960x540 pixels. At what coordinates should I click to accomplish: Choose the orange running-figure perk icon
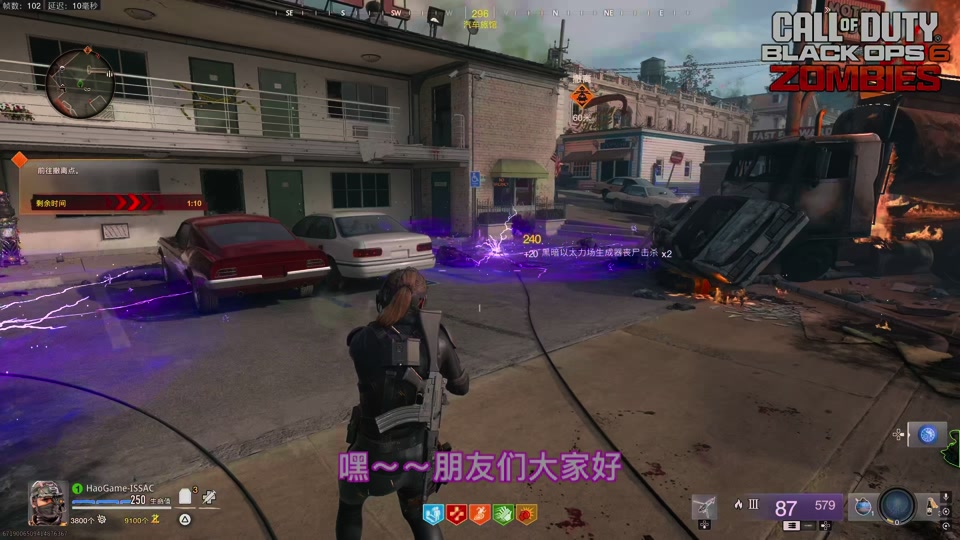click(x=479, y=514)
